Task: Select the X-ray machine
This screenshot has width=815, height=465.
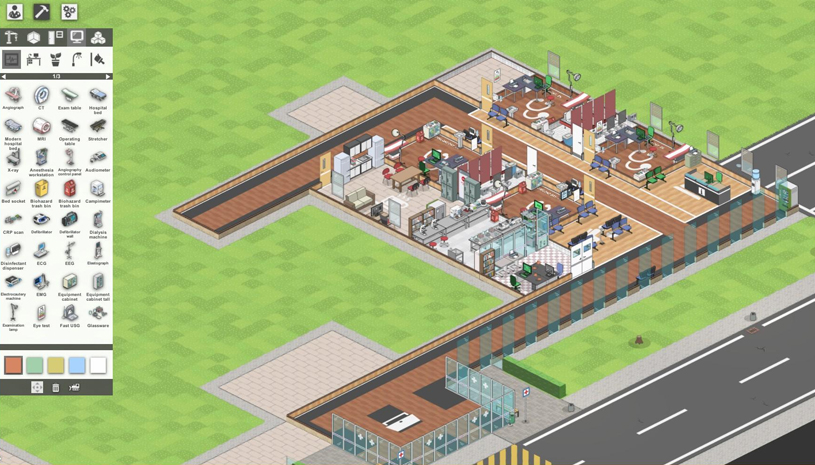Action: (13, 158)
